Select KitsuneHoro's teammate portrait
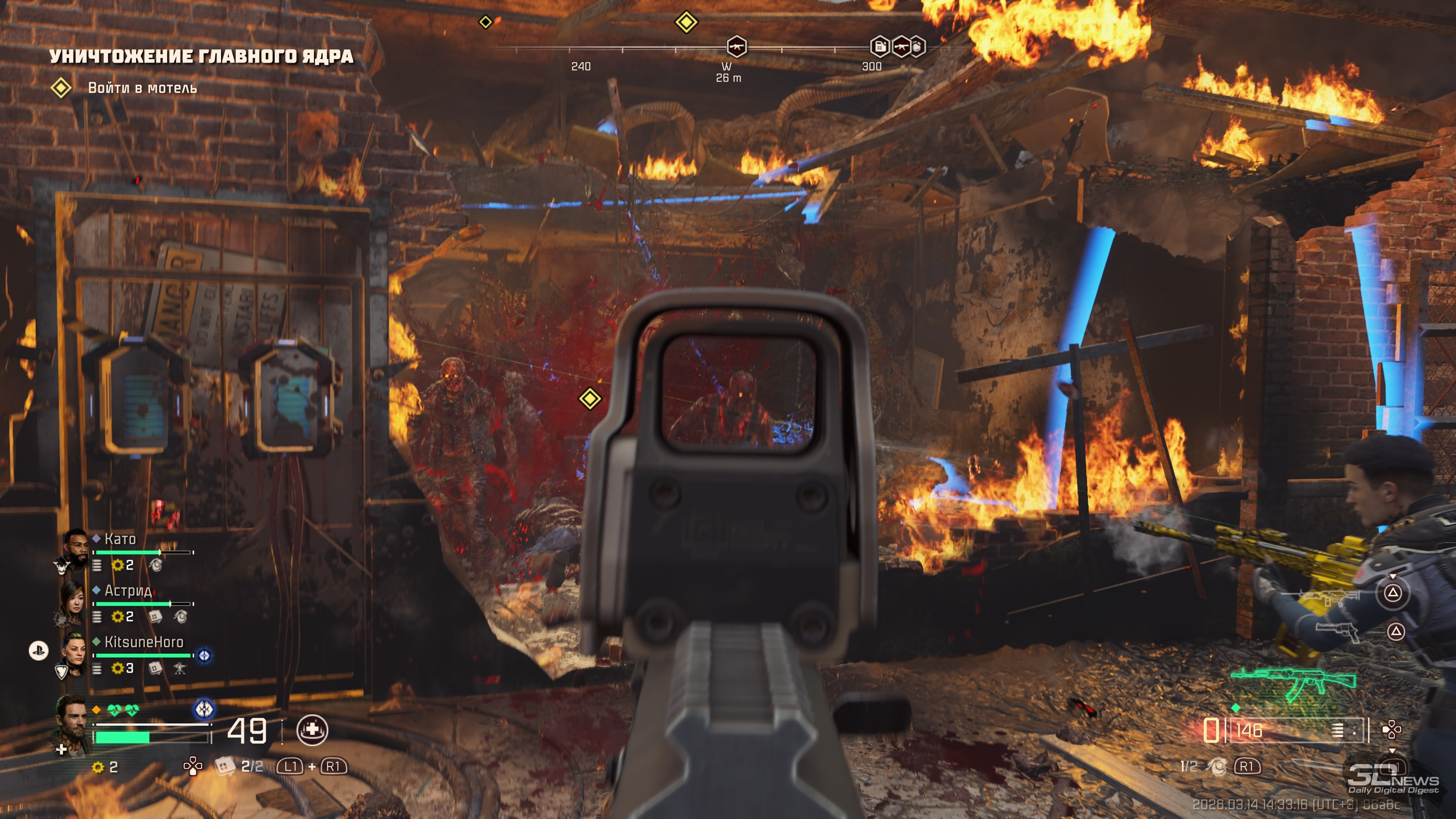 coord(74,653)
